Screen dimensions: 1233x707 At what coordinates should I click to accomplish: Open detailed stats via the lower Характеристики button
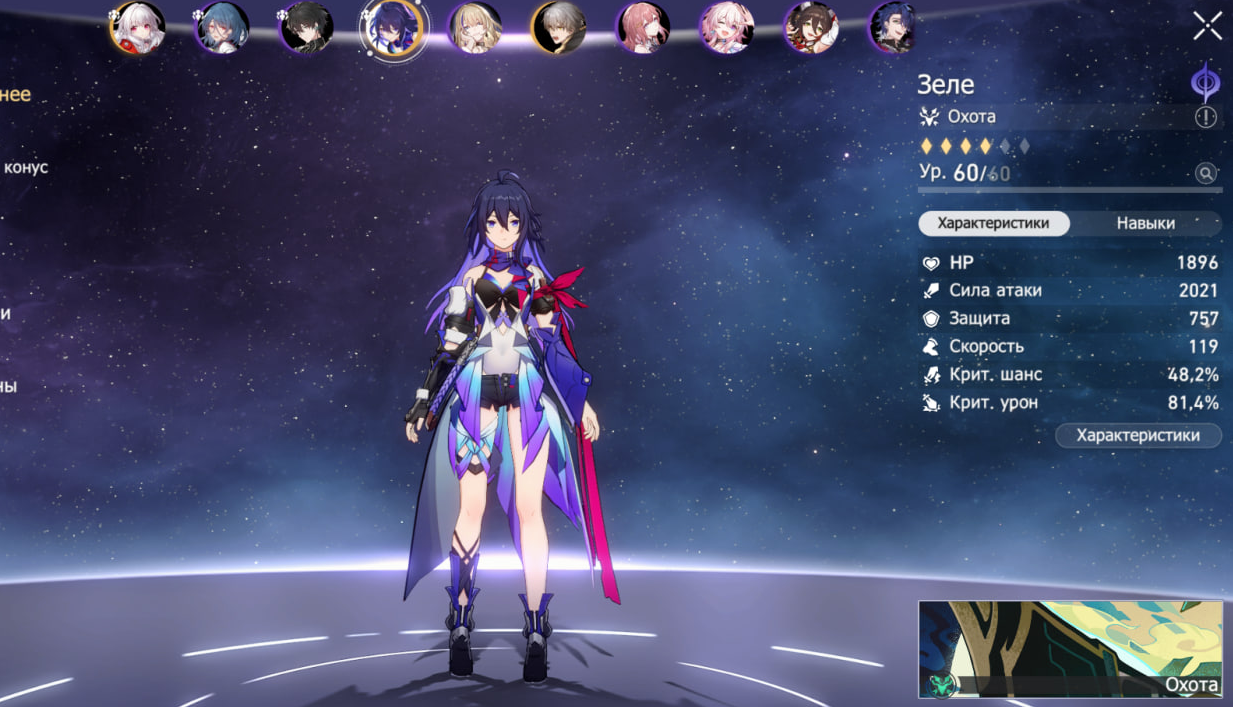pyautogui.click(x=1137, y=435)
